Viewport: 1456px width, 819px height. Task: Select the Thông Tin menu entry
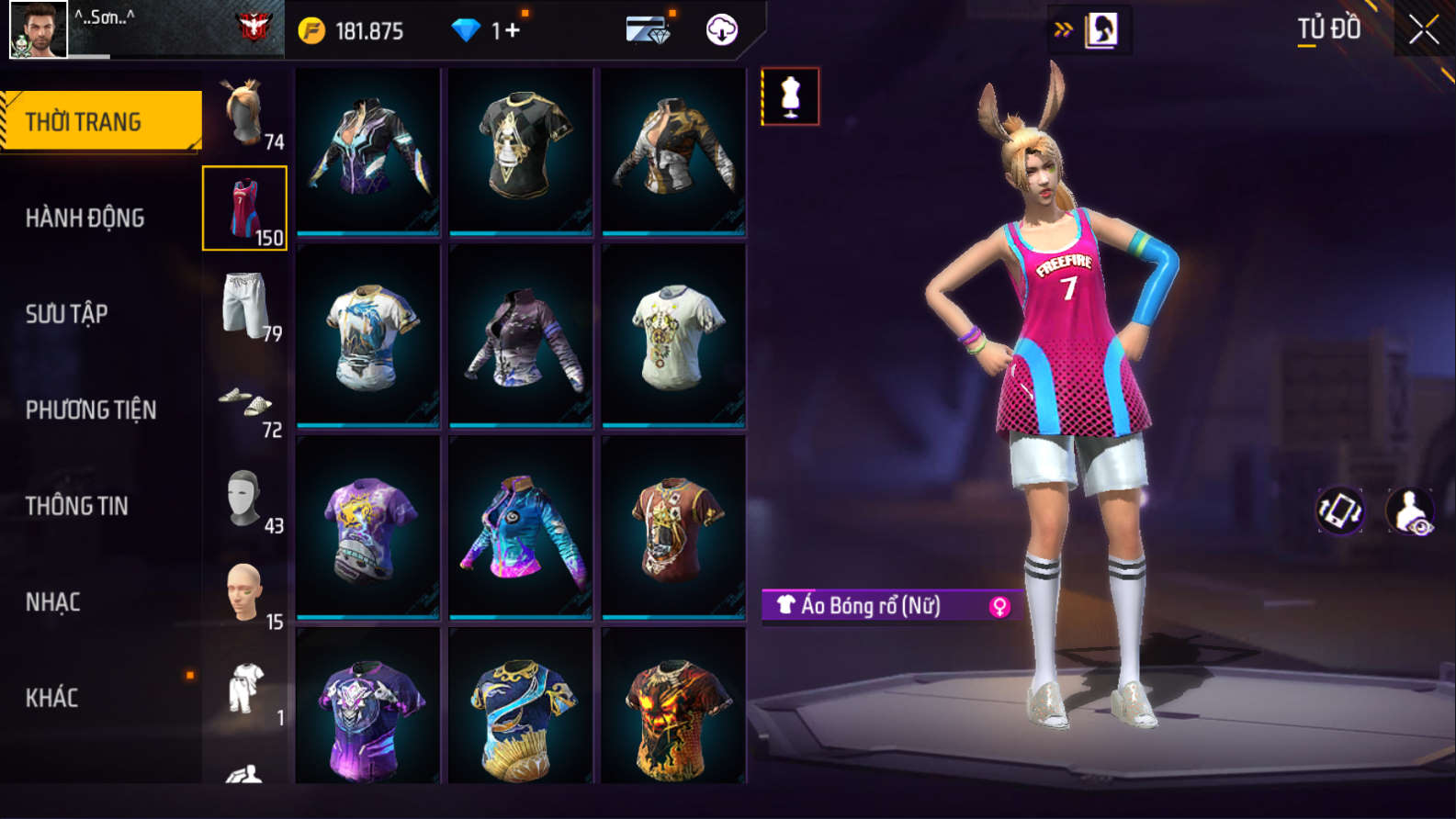click(76, 506)
